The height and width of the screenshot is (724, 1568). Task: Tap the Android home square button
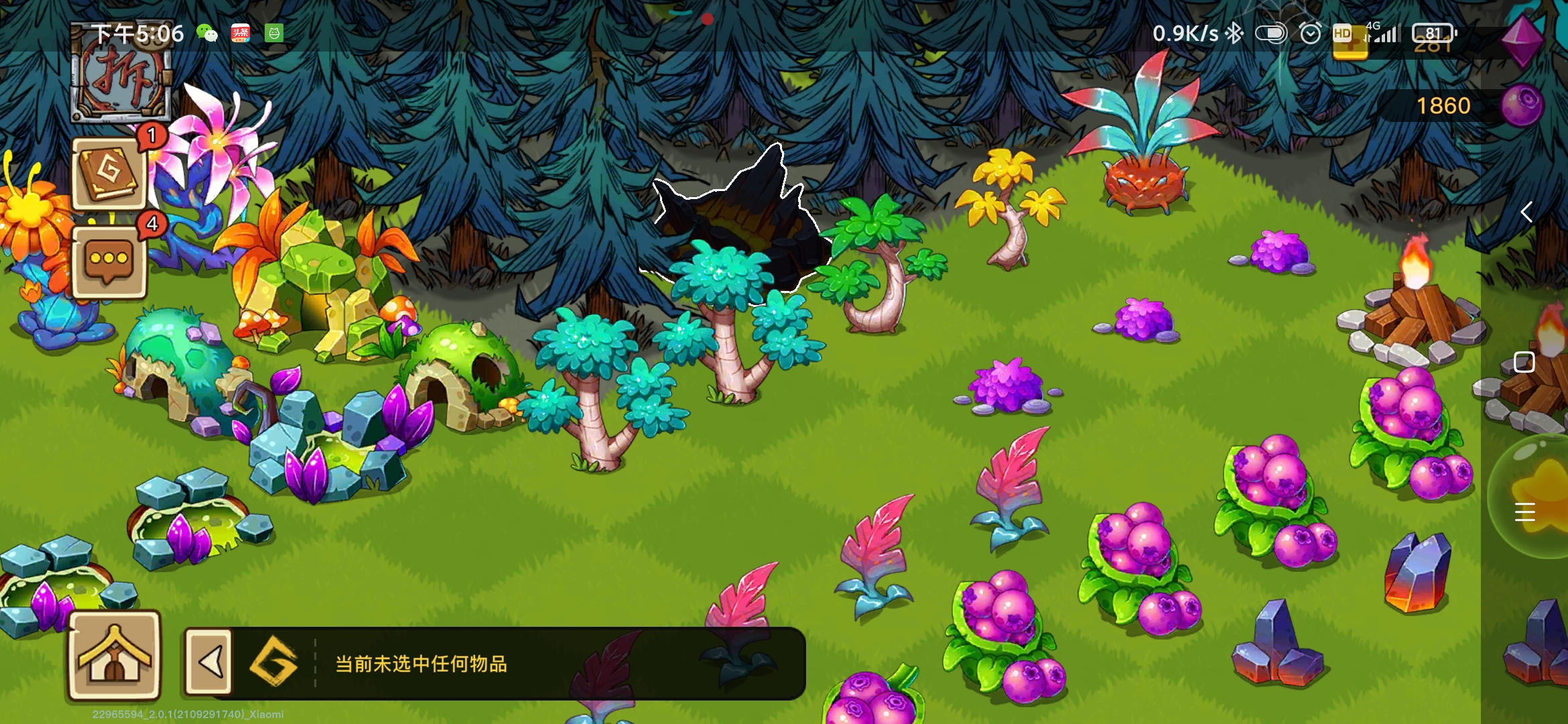tap(1524, 362)
